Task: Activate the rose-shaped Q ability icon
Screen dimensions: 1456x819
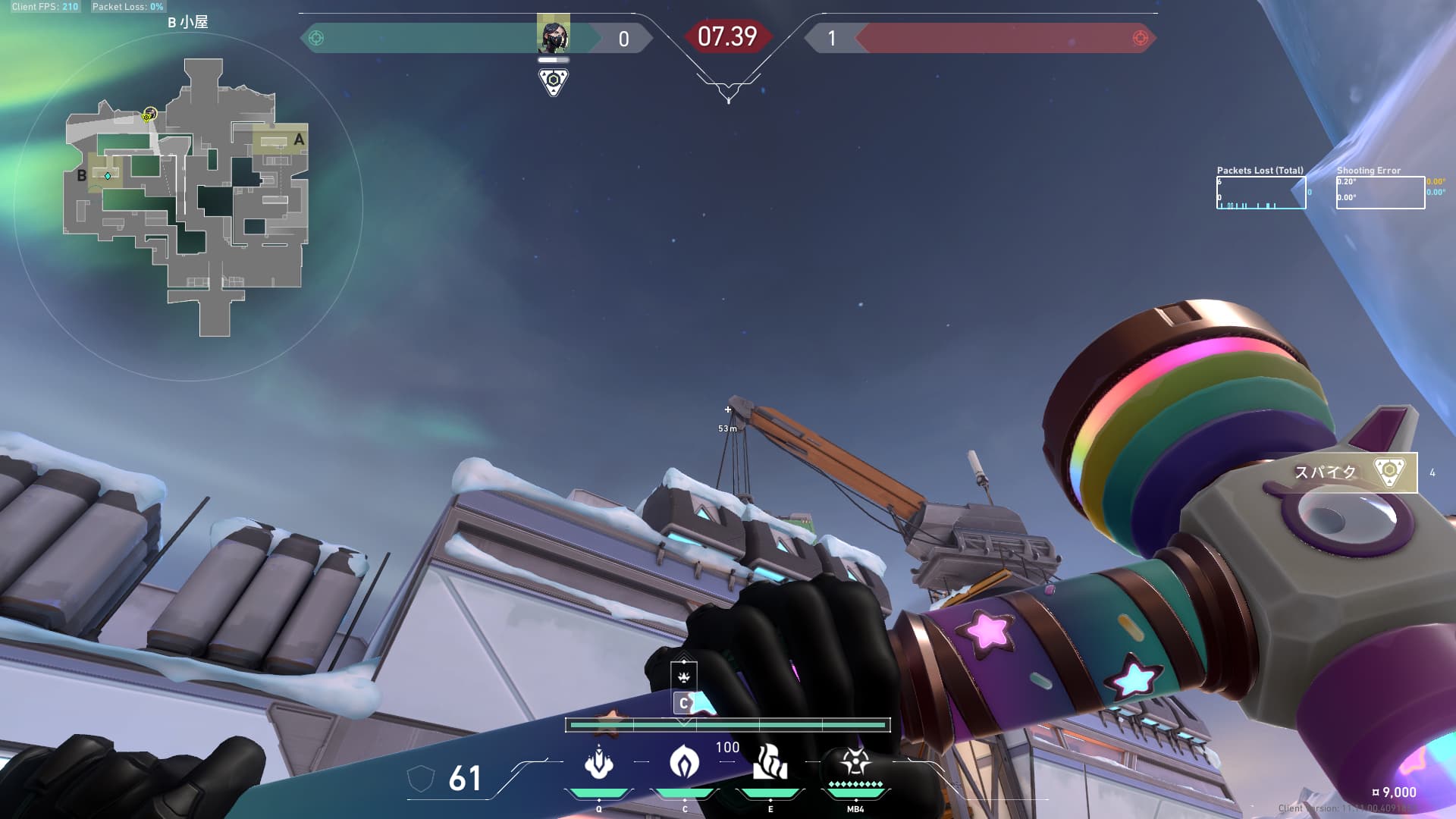Action: pyautogui.click(x=599, y=763)
